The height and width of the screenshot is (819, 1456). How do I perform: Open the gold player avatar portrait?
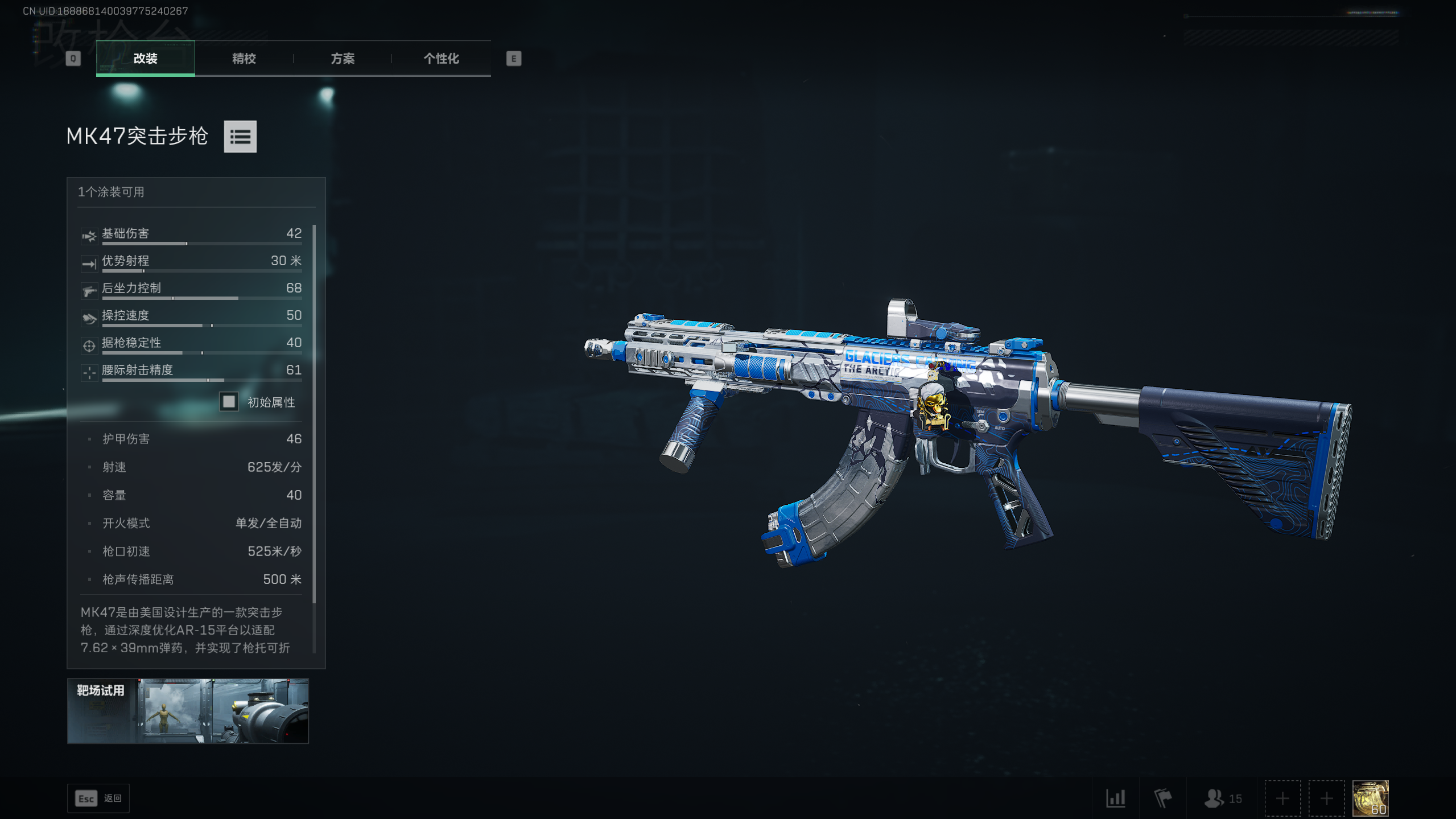pos(1370,798)
